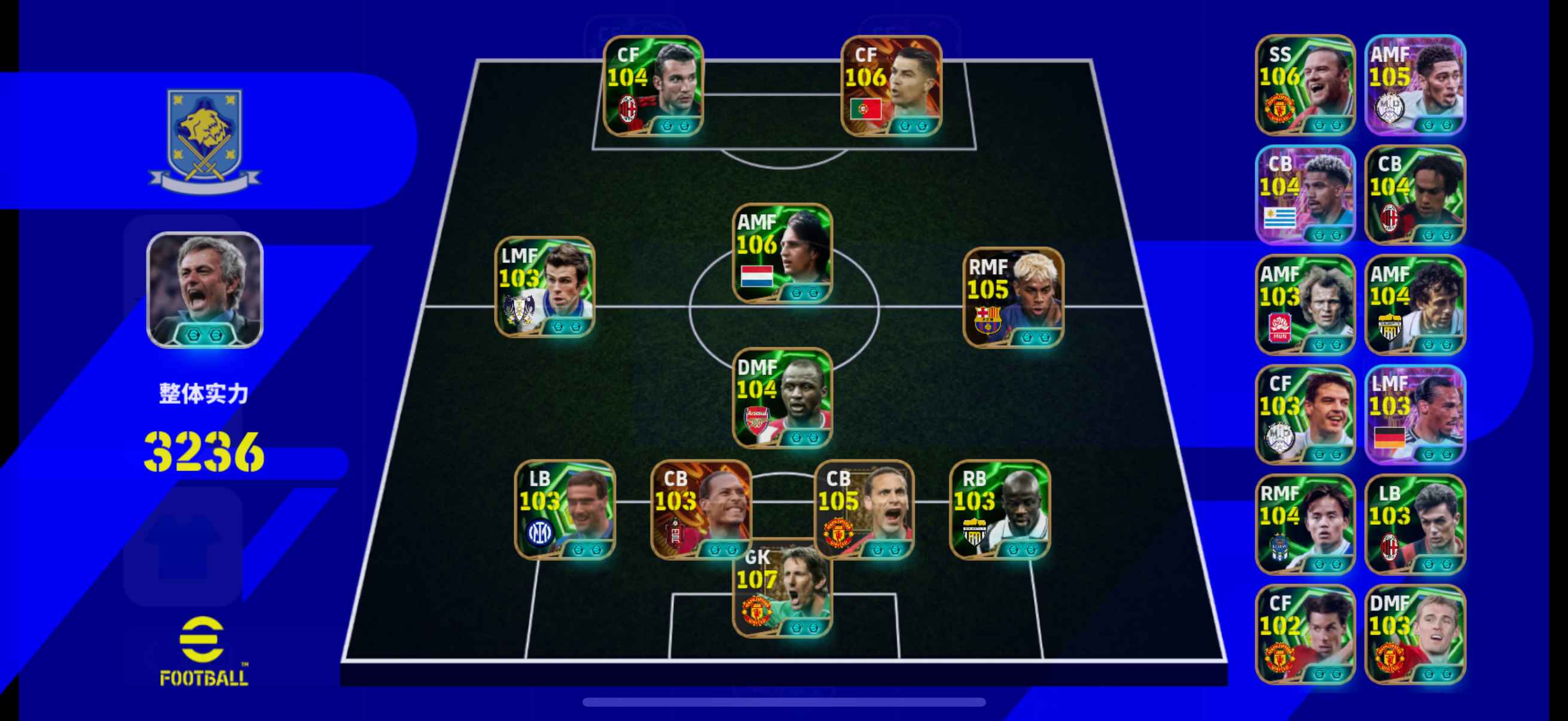Pick the 106 AMF Netherlands card
This screenshot has height=721, width=1568.
click(x=783, y=253)
